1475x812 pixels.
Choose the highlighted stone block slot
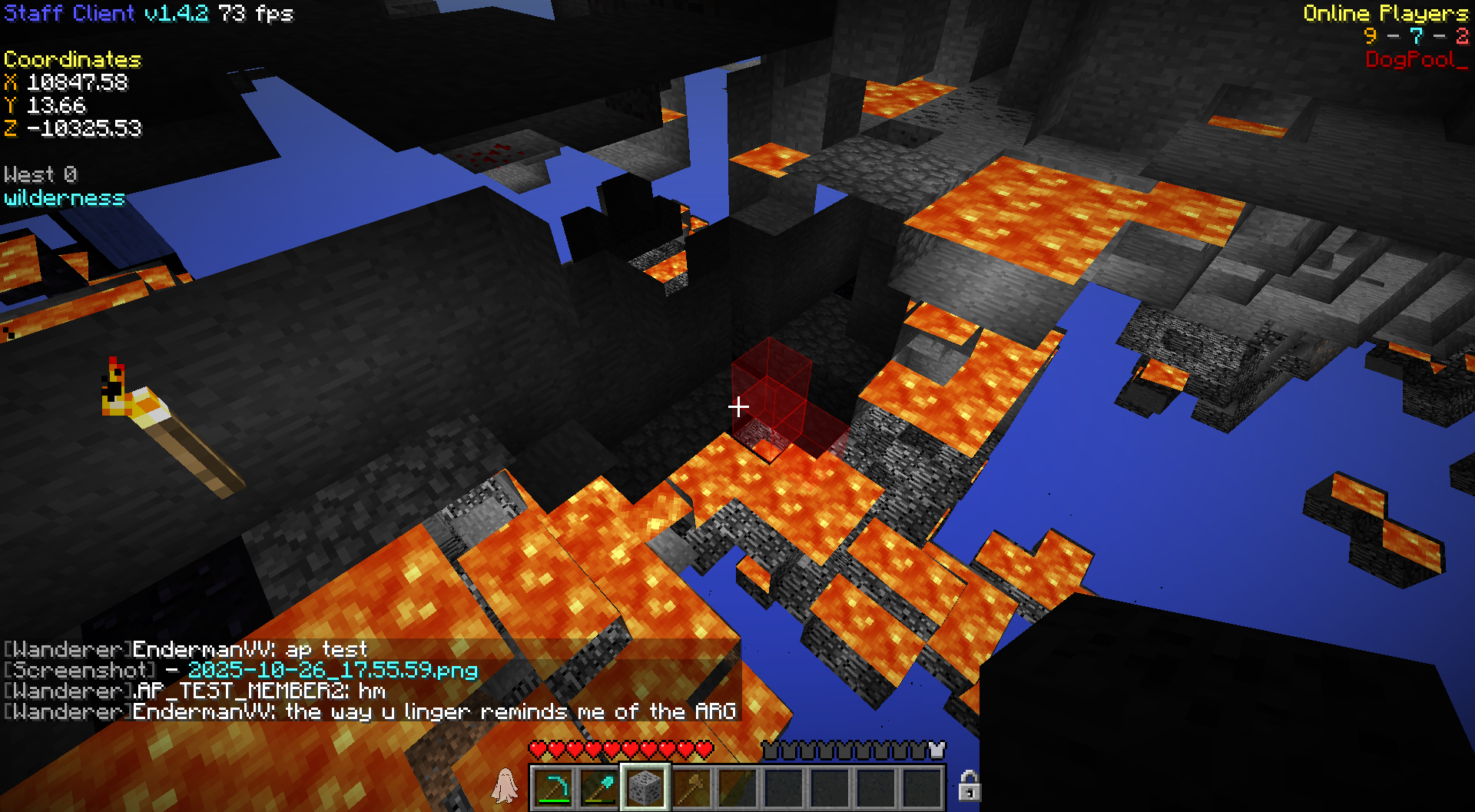pos(645,787)
